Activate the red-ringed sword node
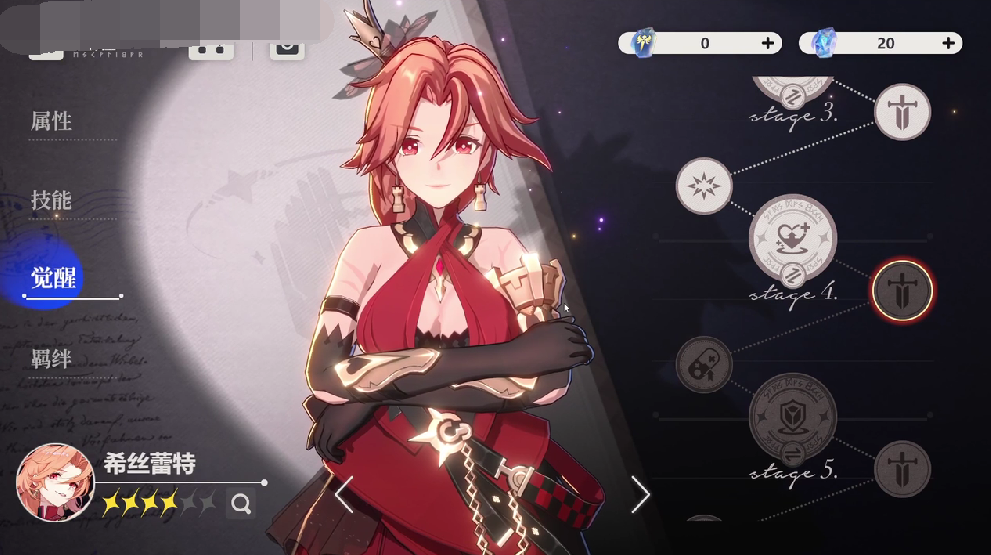Screen dimensions: 991x555 (902, 290)
